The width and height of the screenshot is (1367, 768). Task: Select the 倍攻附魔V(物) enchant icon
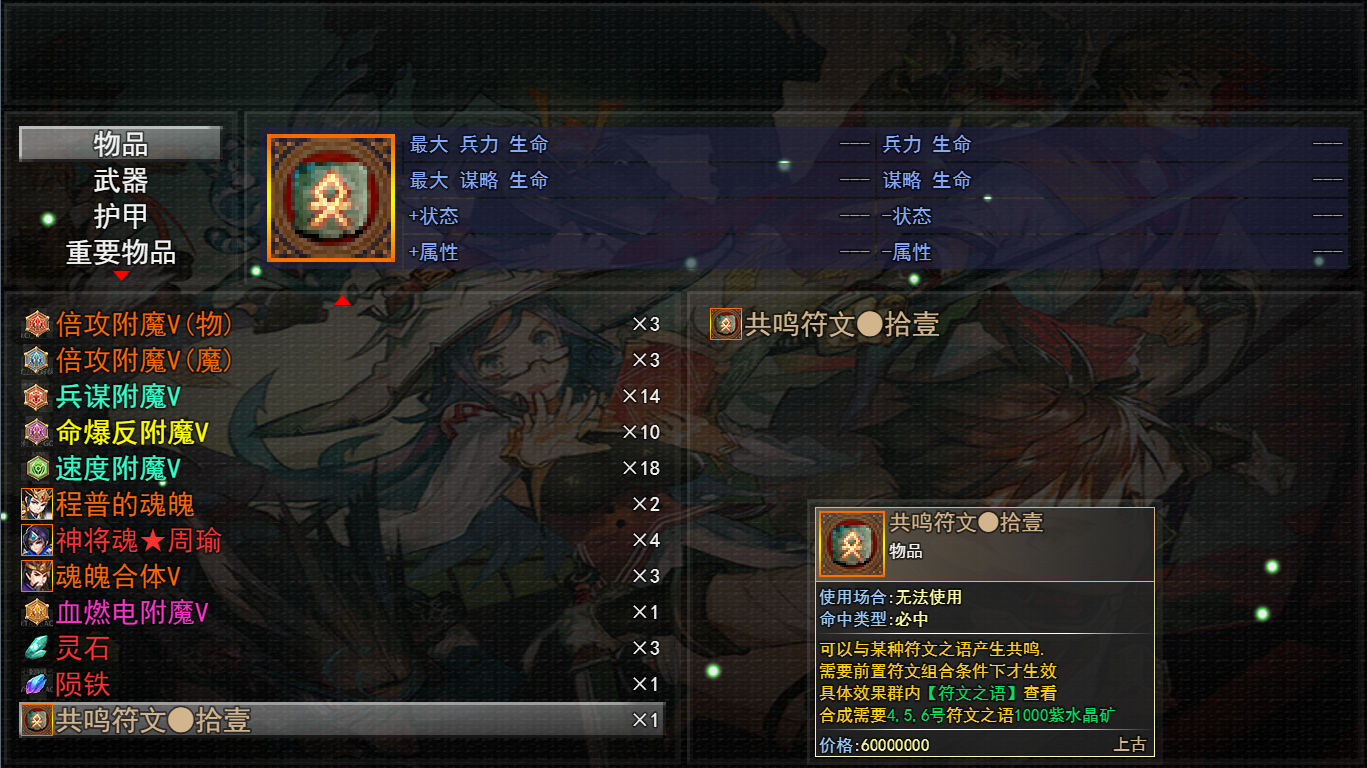(37, 323)
